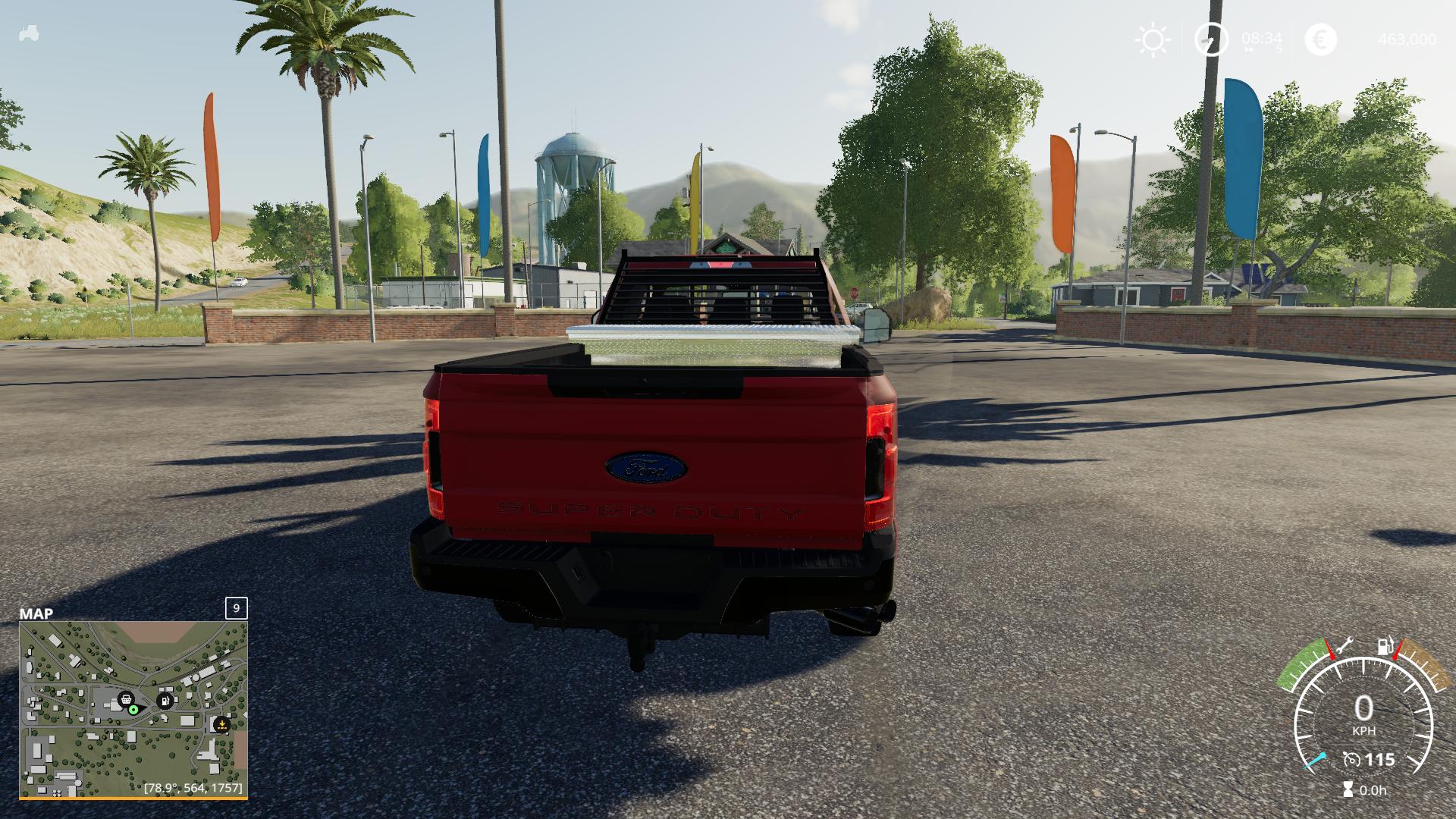Open finances via the euro coin icon
The image size is (1456, 819).
[x=1320, y=39]
